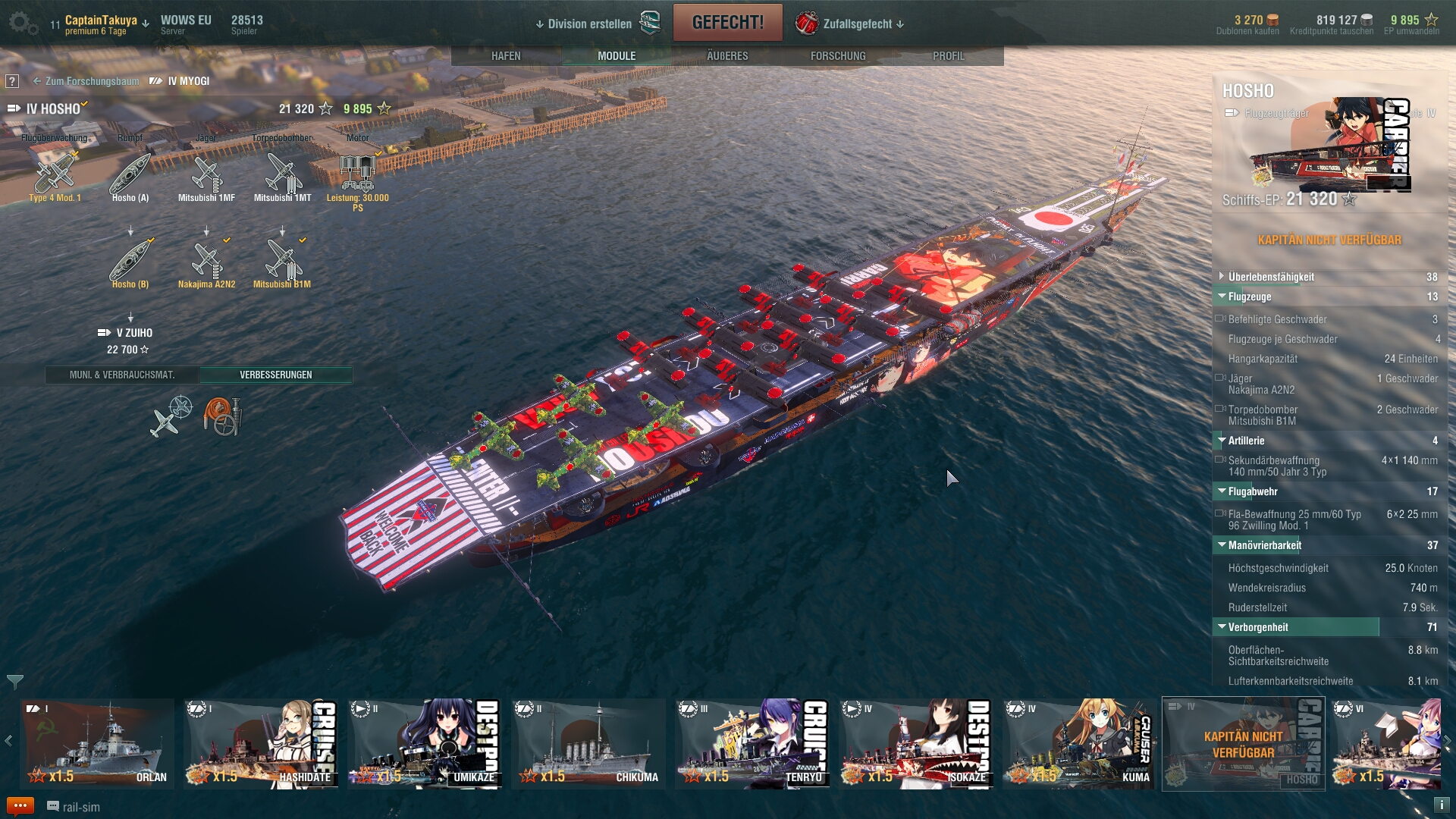Switch to the HAFEN tab
Image resolution: width=1456 pixels, height=819 pixels.
click(506, 56)
